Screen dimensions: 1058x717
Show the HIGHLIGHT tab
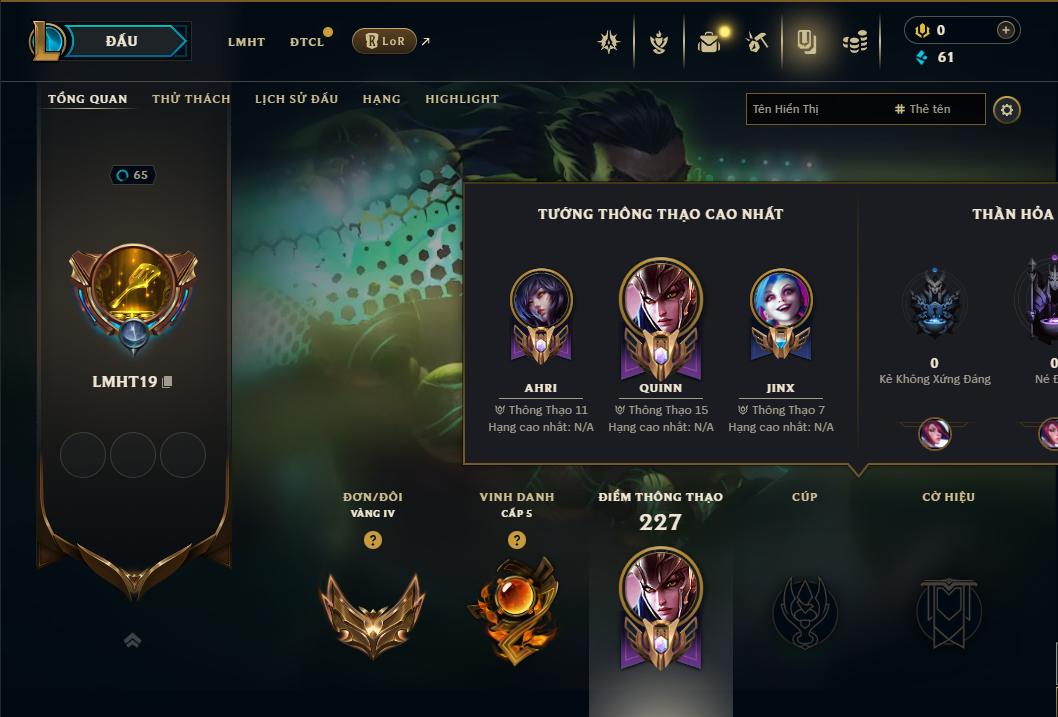461,99
